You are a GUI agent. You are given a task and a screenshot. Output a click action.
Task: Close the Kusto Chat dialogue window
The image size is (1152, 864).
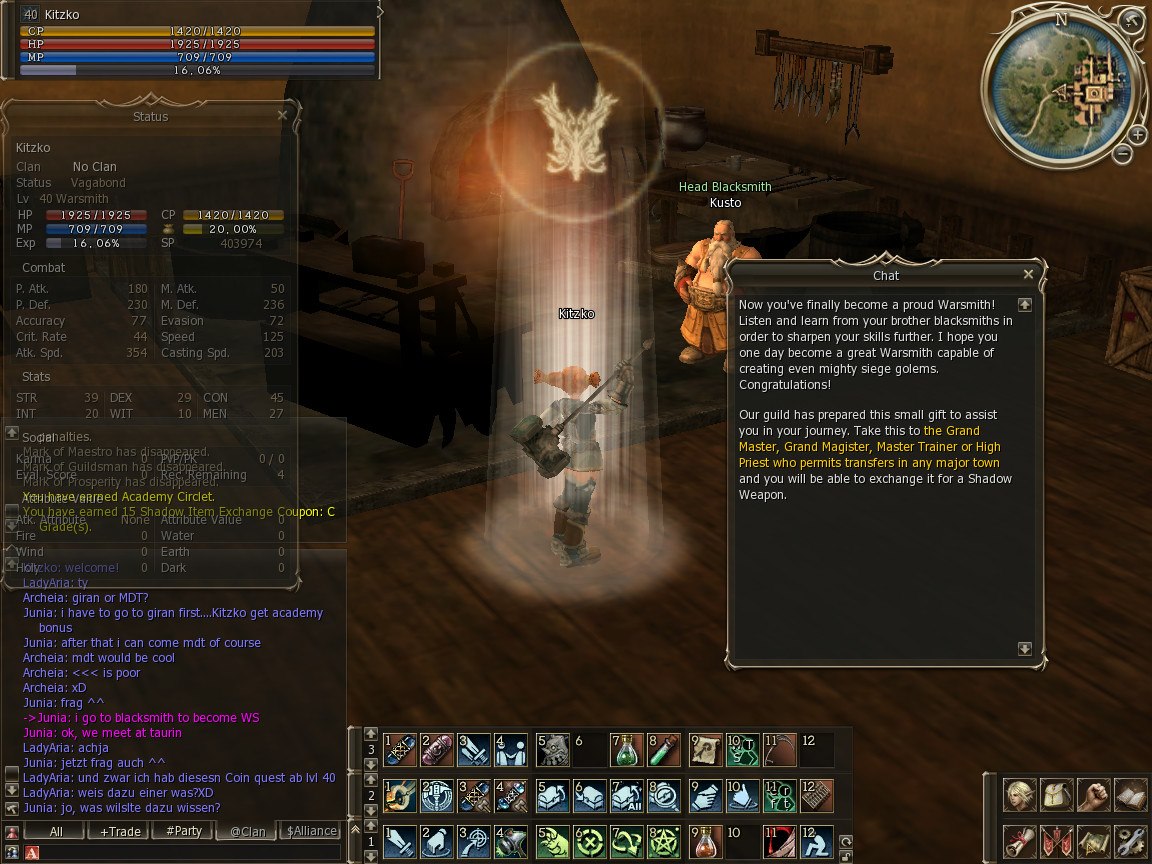click(1028, 274)
